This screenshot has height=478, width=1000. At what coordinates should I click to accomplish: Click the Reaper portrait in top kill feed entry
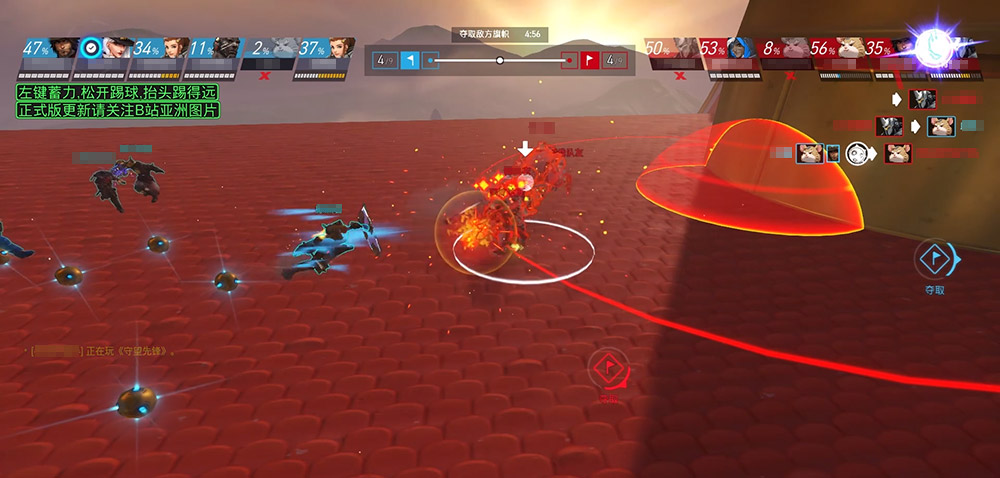click(922, 99)
